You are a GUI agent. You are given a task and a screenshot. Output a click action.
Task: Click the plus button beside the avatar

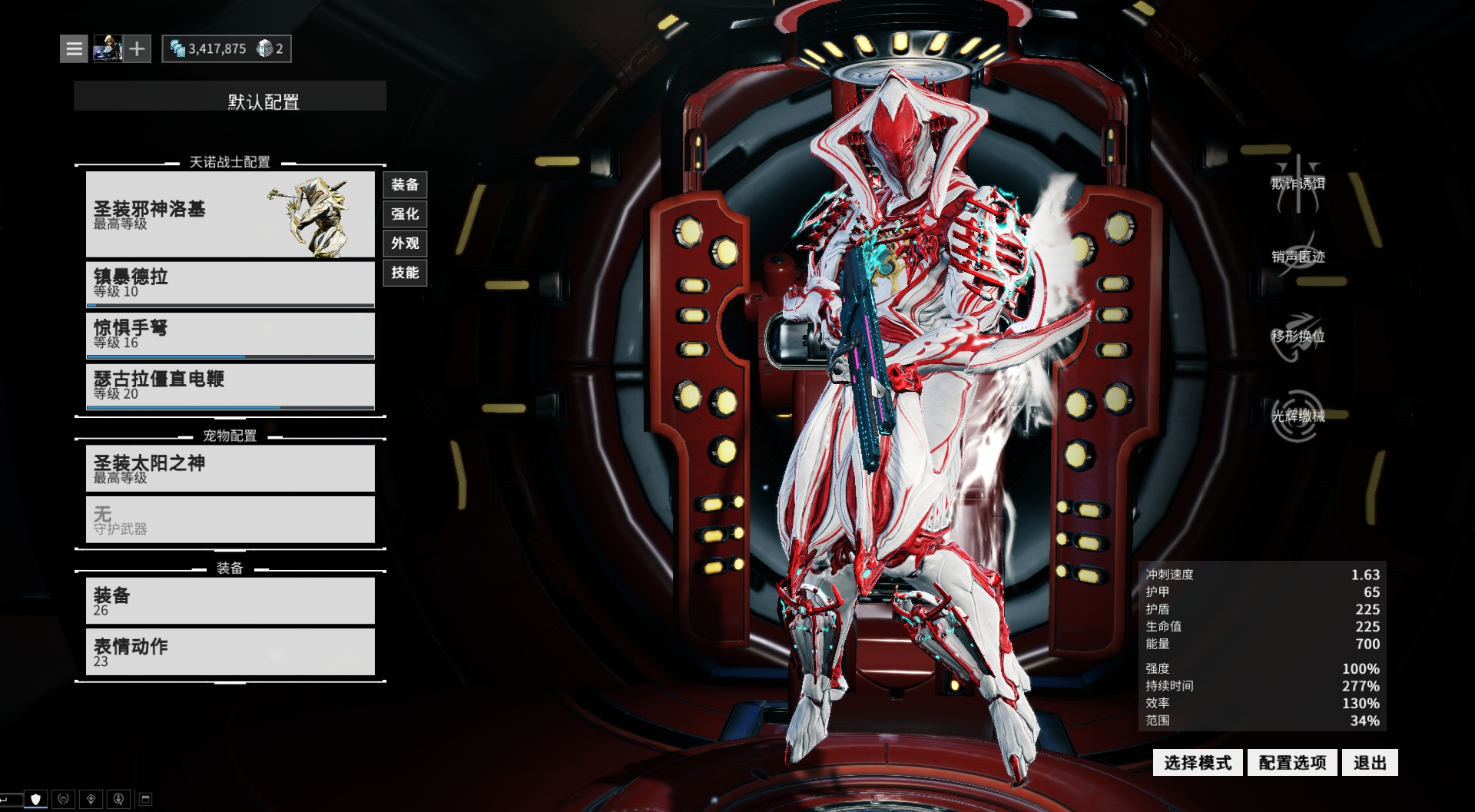click(x=137, y=49)
